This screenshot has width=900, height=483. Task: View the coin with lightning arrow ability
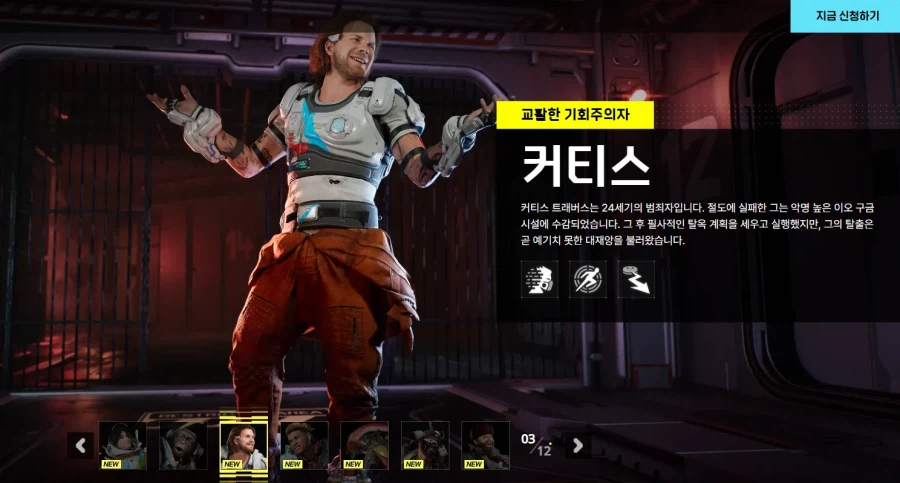click(x=636, y=280)
